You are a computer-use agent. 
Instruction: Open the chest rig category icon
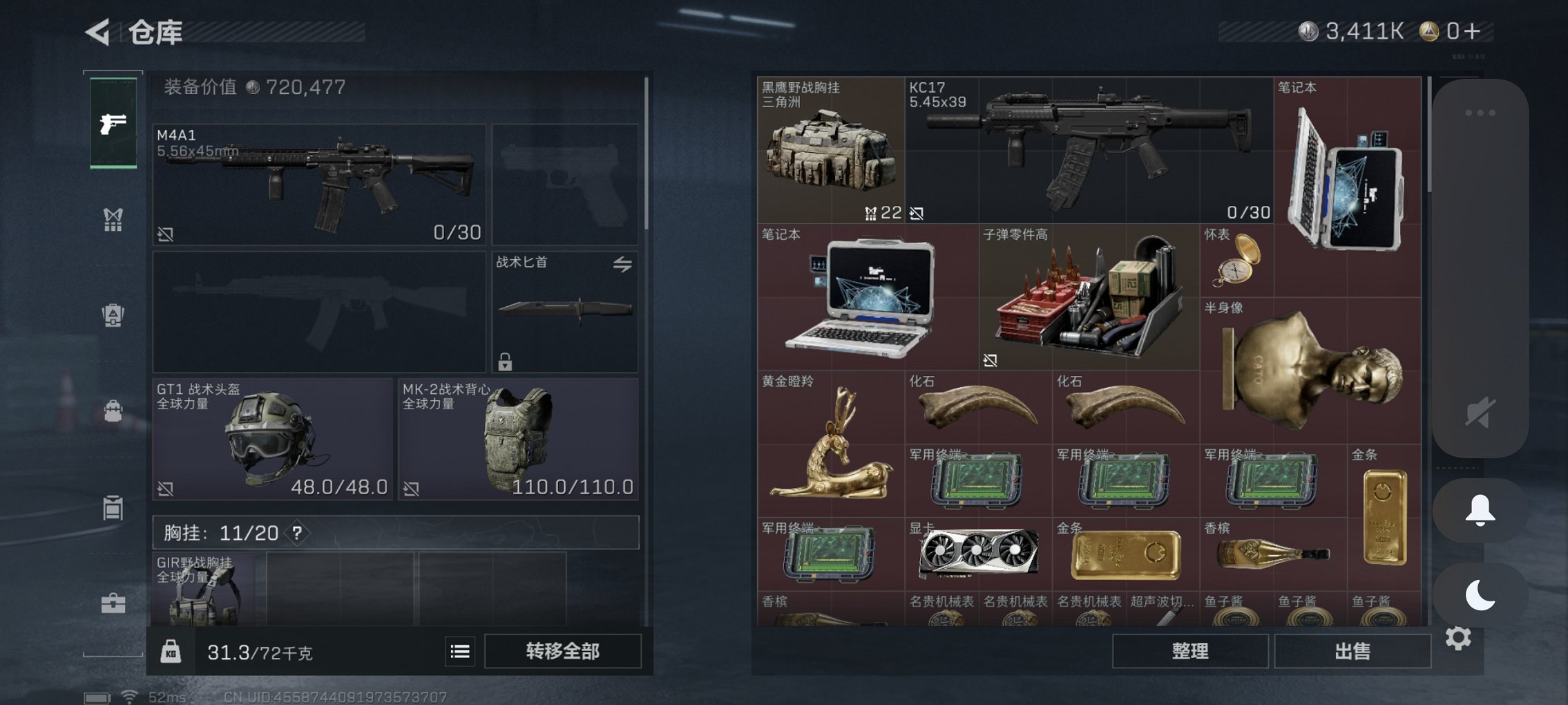click(113, 220)
